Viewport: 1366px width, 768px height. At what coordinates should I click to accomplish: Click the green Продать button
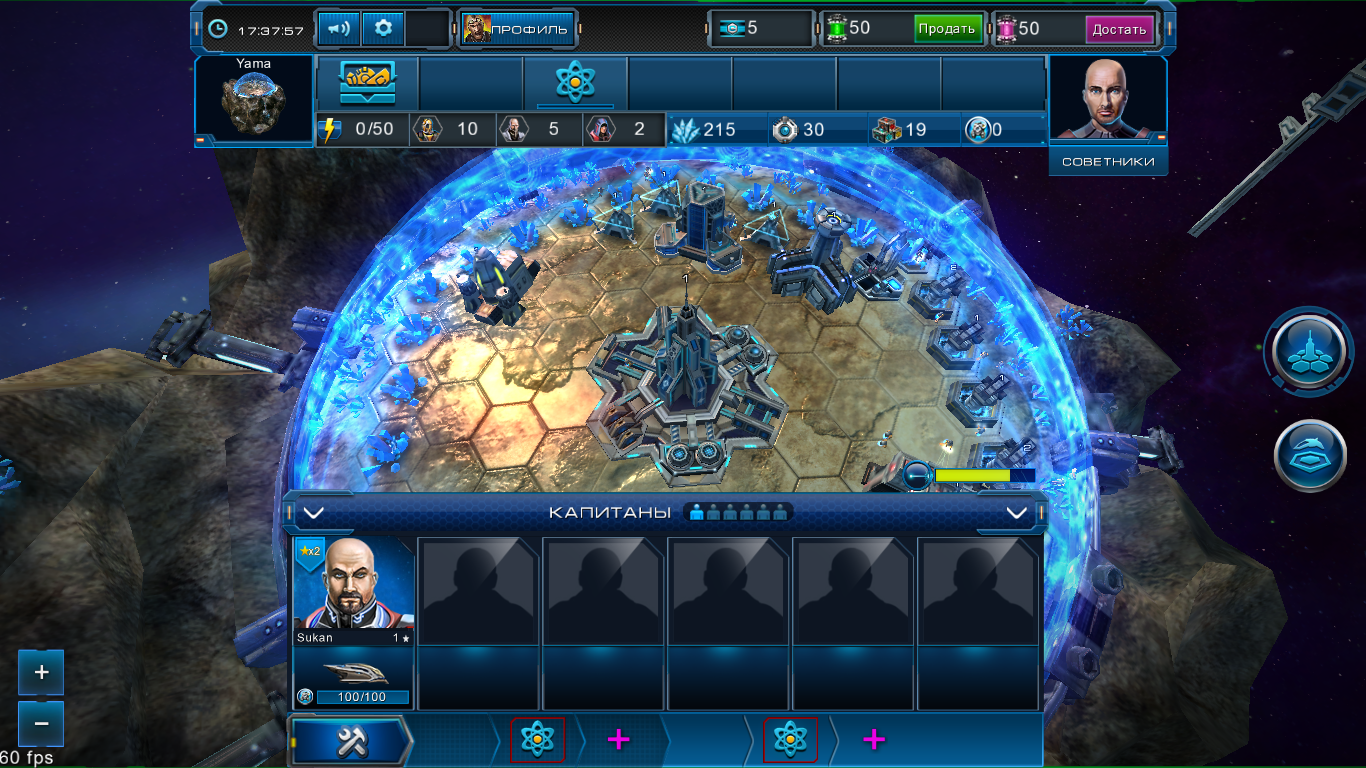pyautogui.click(x=947, y=29)
